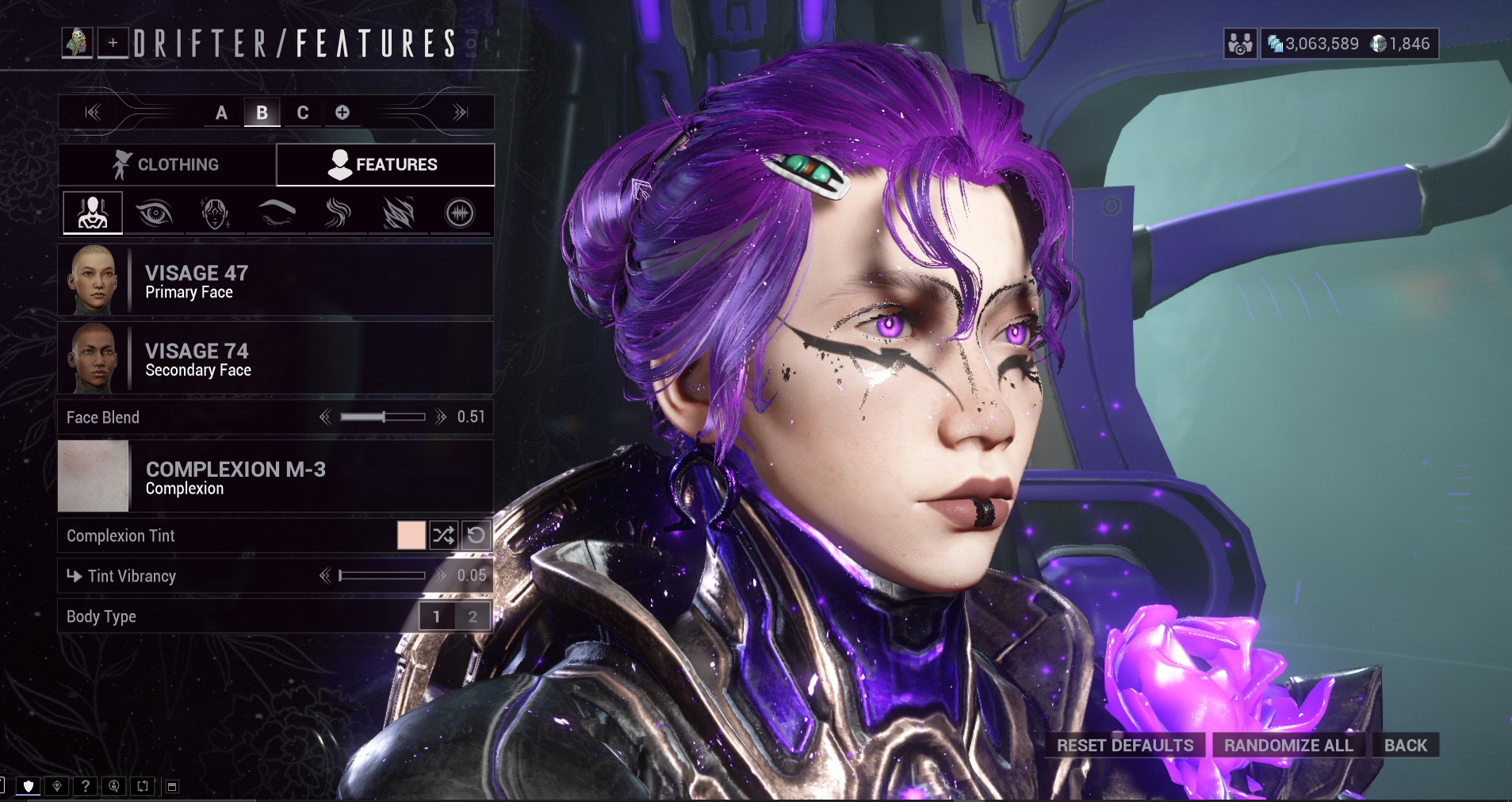Open the eyes feature category

click(x=154, y=213)
